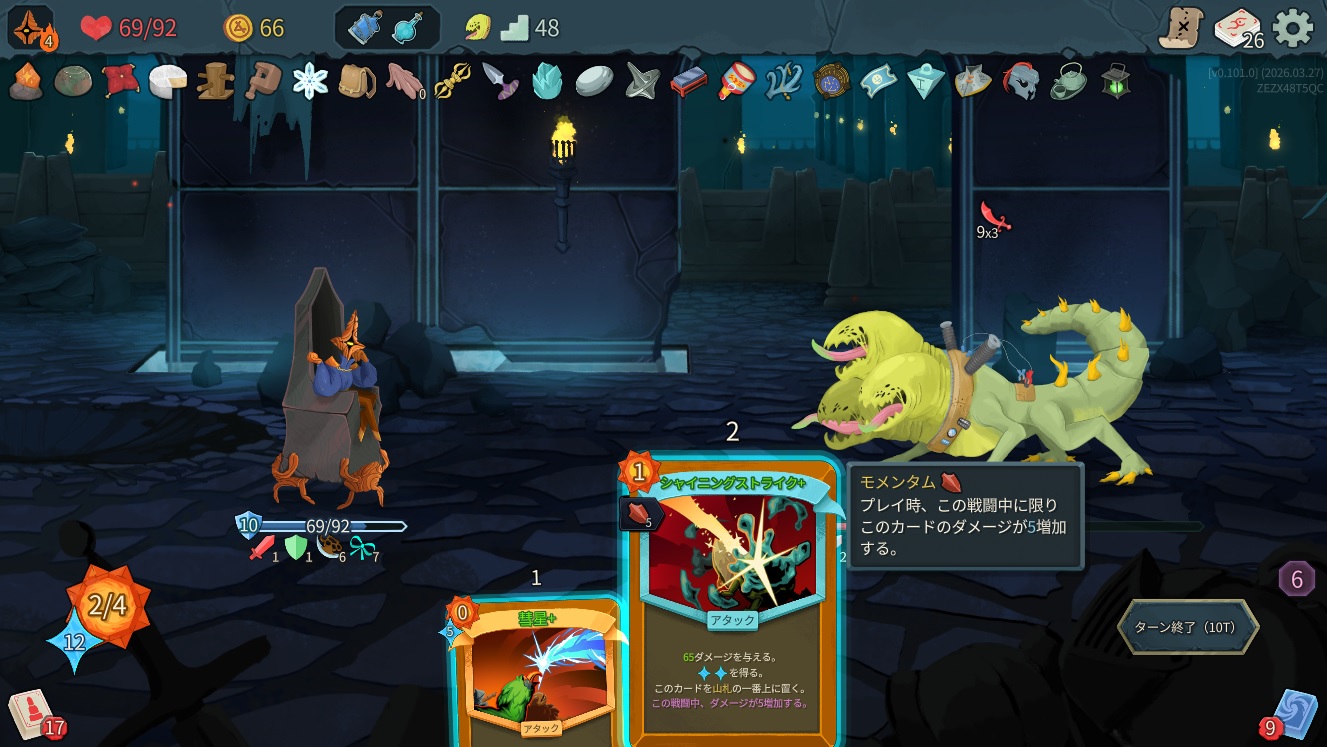Open the draw pile
The image size is (1327, 747).
[32, 714]
